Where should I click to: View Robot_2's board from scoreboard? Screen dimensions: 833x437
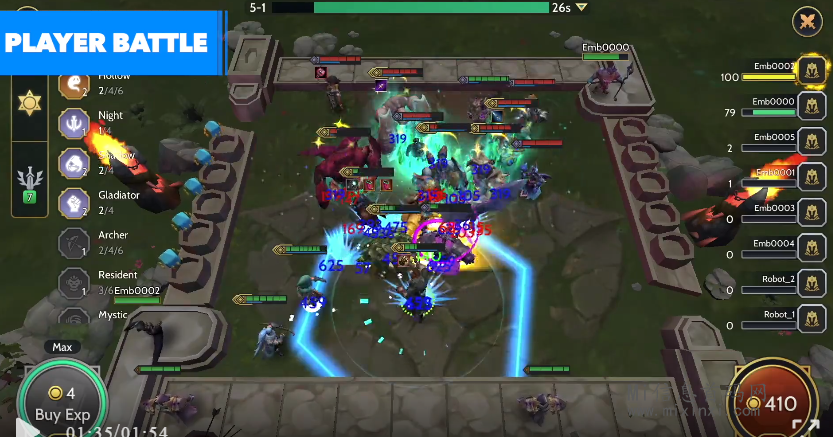coord(811,286)
